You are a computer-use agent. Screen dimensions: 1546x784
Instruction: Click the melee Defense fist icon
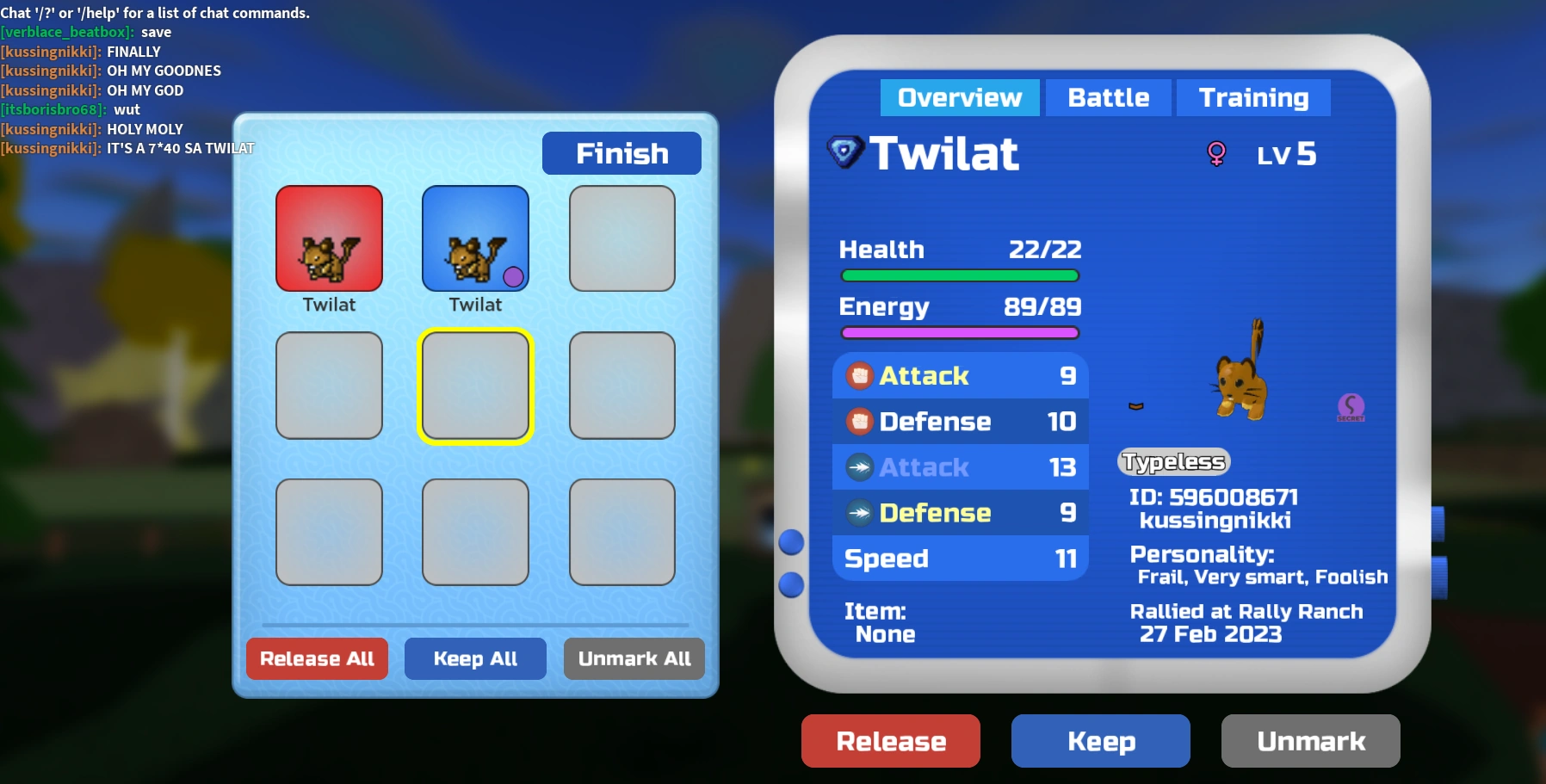click(x=859, y=422)
